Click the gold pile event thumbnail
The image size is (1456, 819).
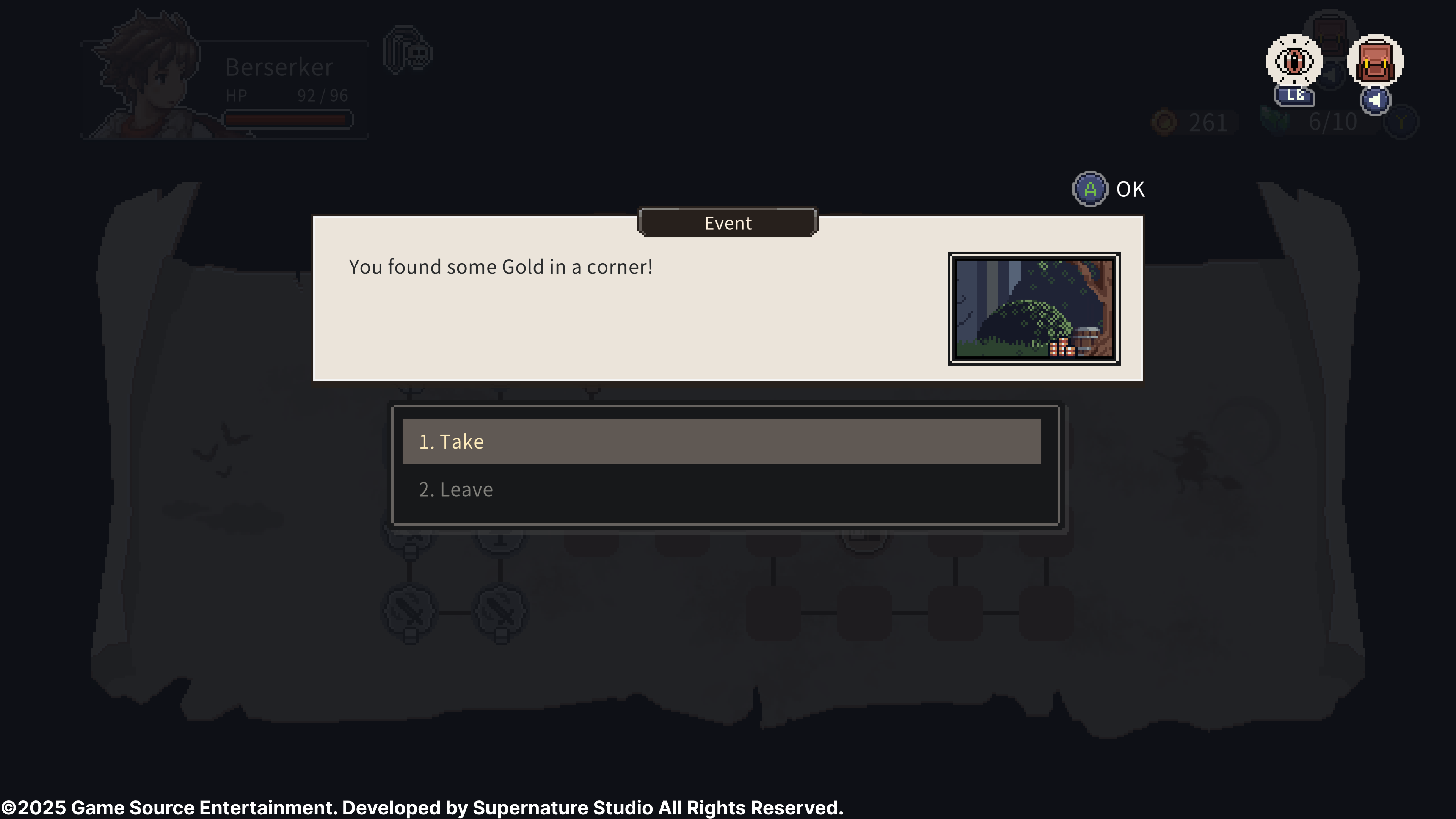click(x=1034, y=309)
